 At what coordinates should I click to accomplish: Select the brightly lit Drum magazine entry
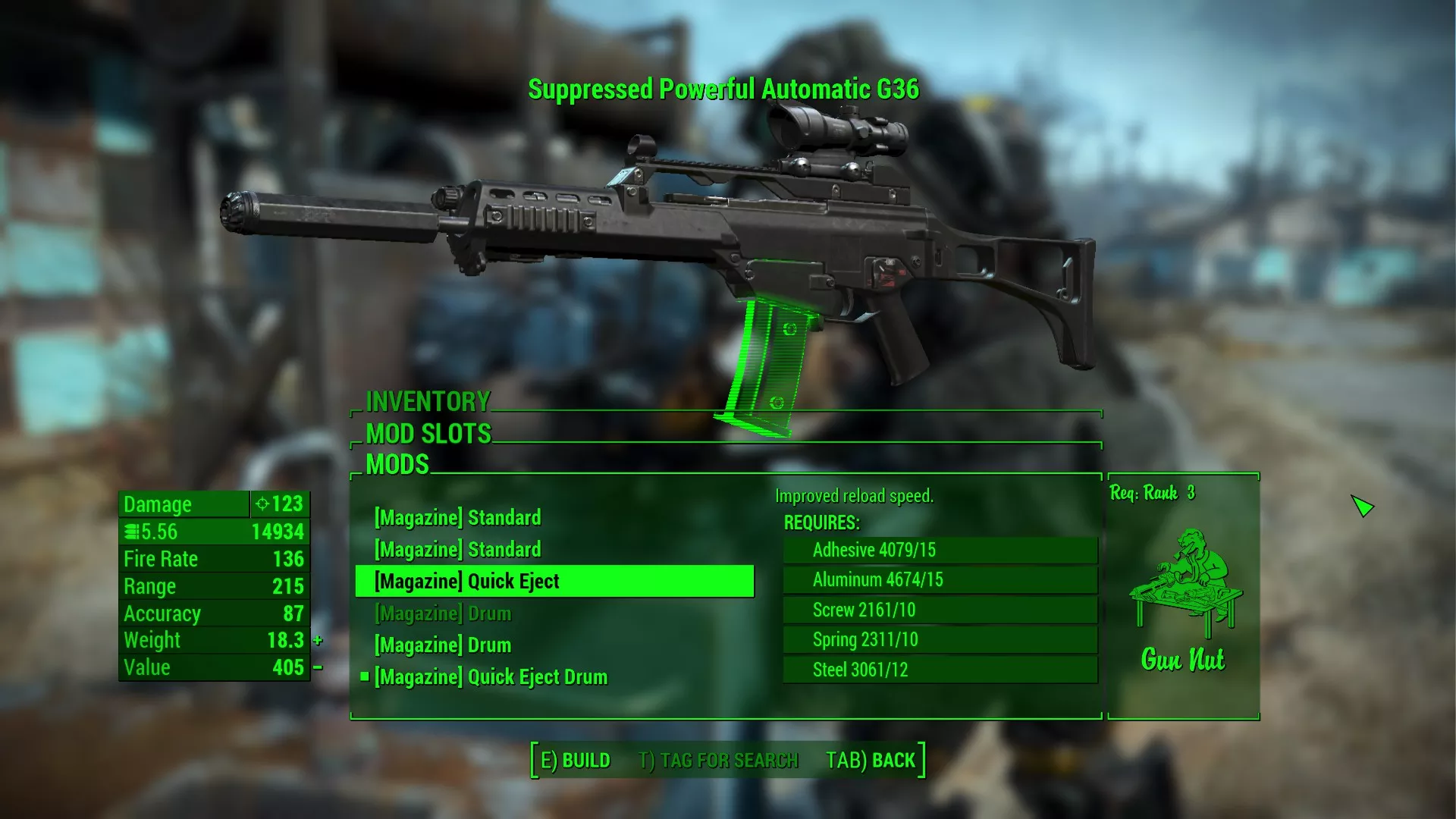click(443, 645)
